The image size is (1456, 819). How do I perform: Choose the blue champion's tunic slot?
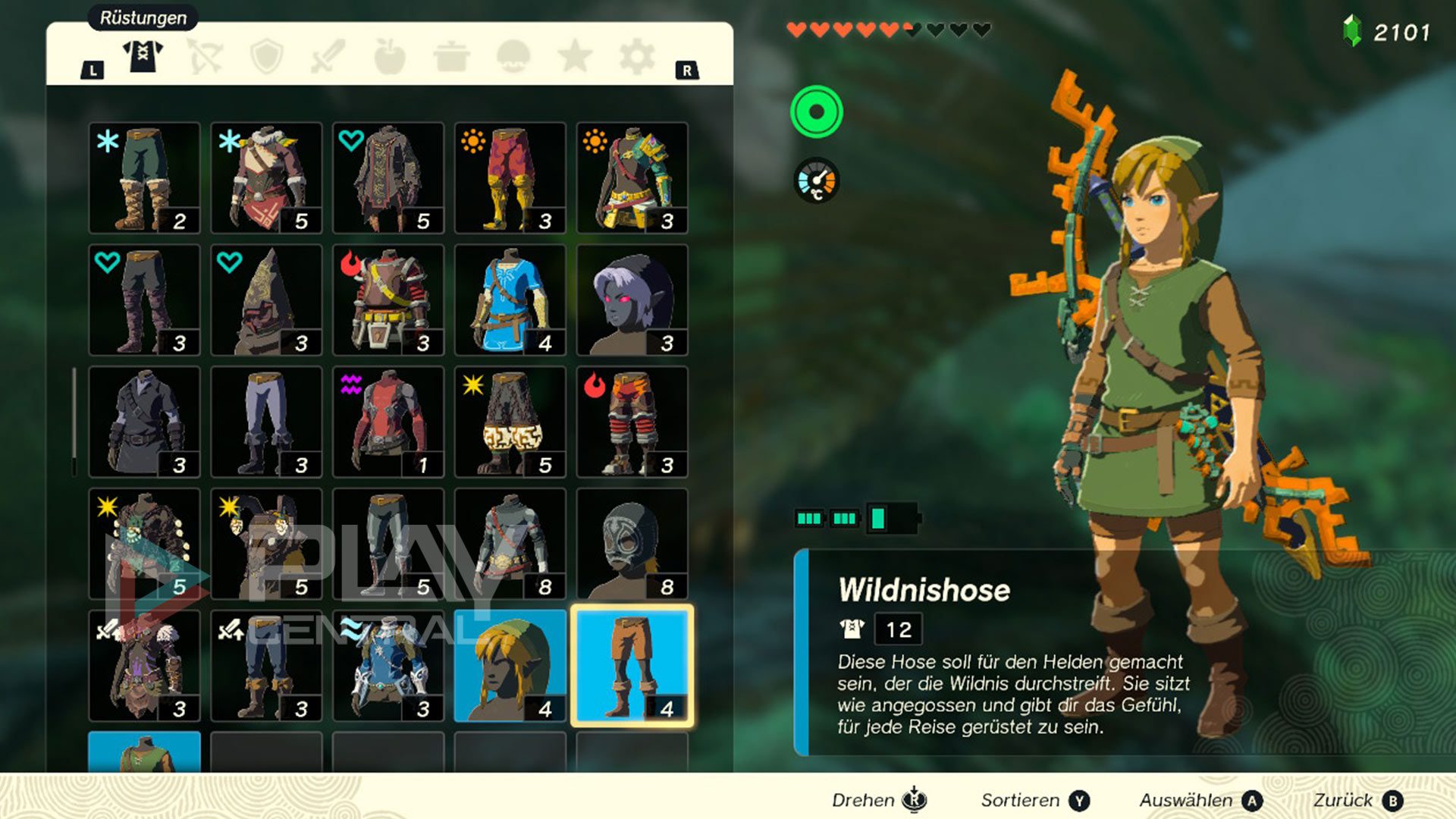[x=510, y=300]
